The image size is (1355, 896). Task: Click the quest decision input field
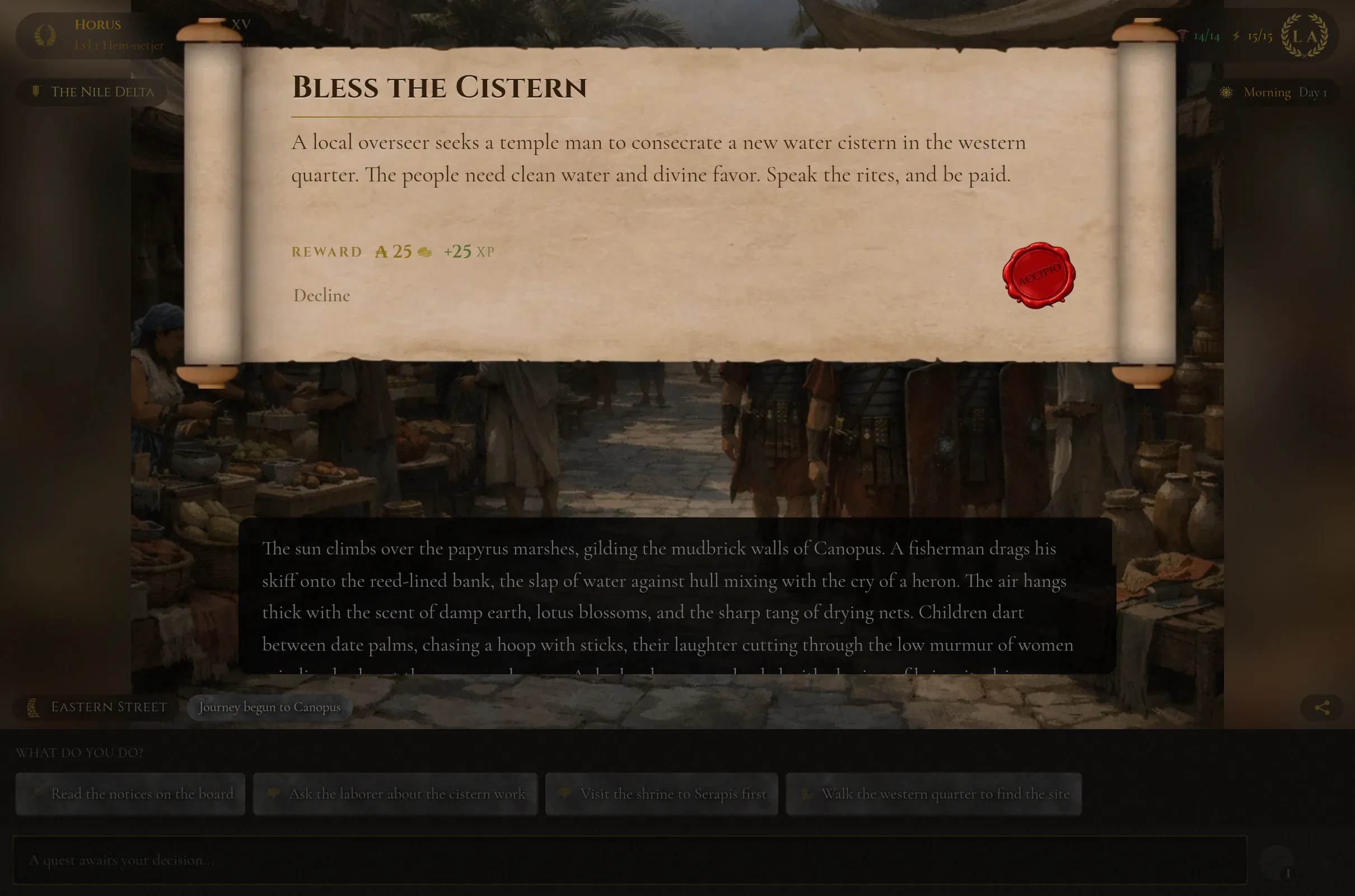click(628, 860)
